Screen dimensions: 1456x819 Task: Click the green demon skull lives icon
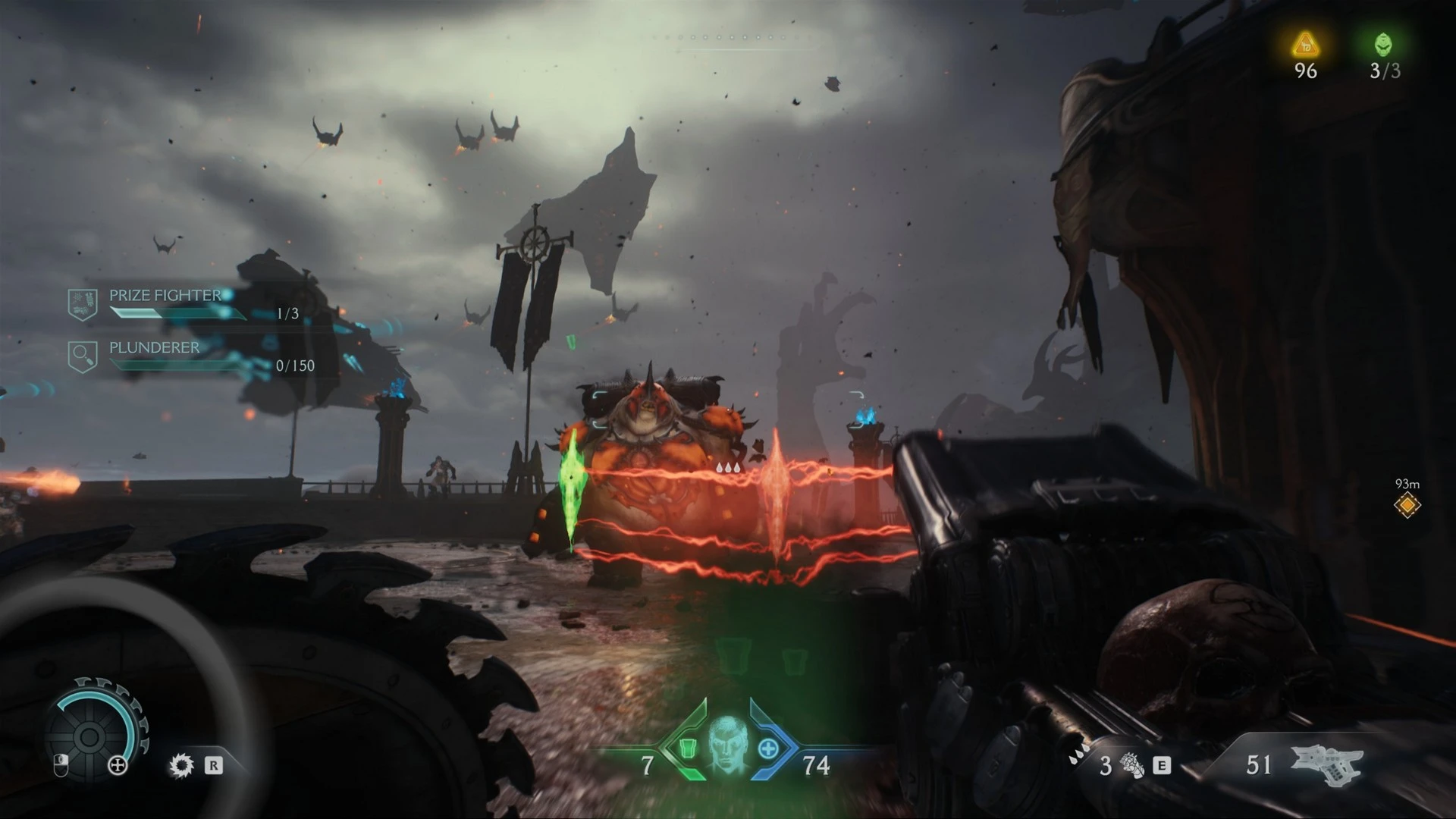[1384, 45]
